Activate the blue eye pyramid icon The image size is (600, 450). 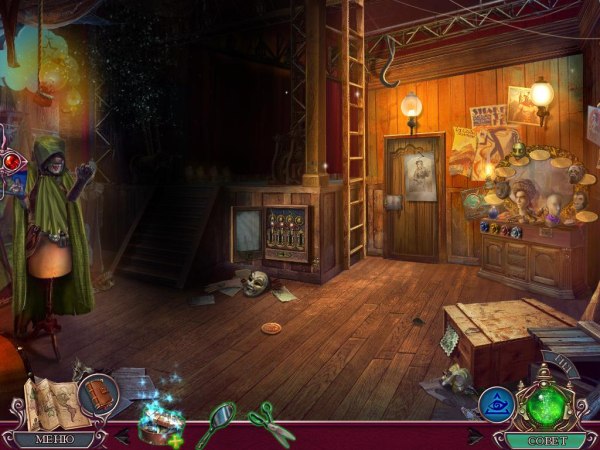click(x=497, y=404)
